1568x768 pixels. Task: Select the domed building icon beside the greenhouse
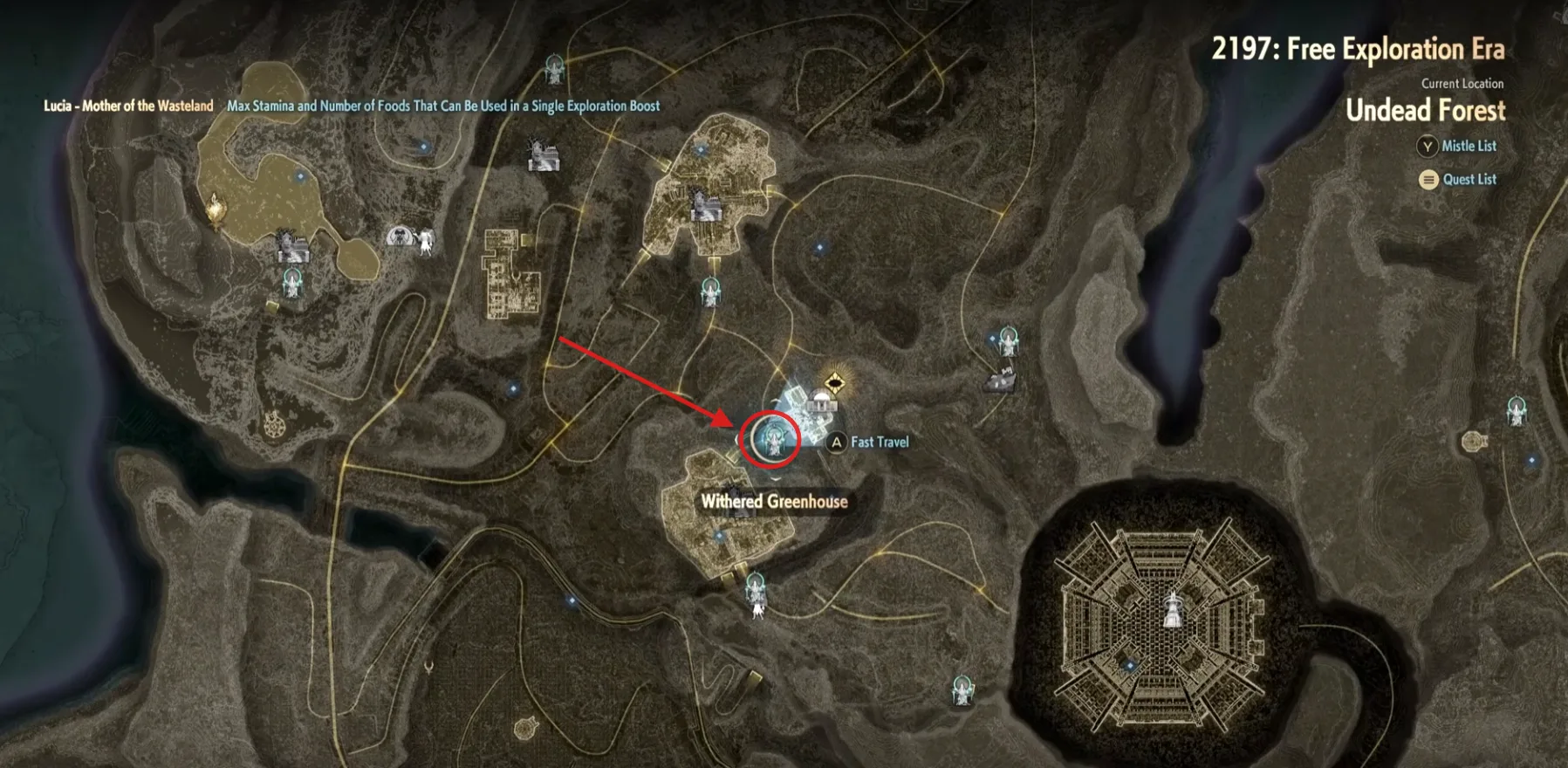pyautogui.click(x=819, y=402)
